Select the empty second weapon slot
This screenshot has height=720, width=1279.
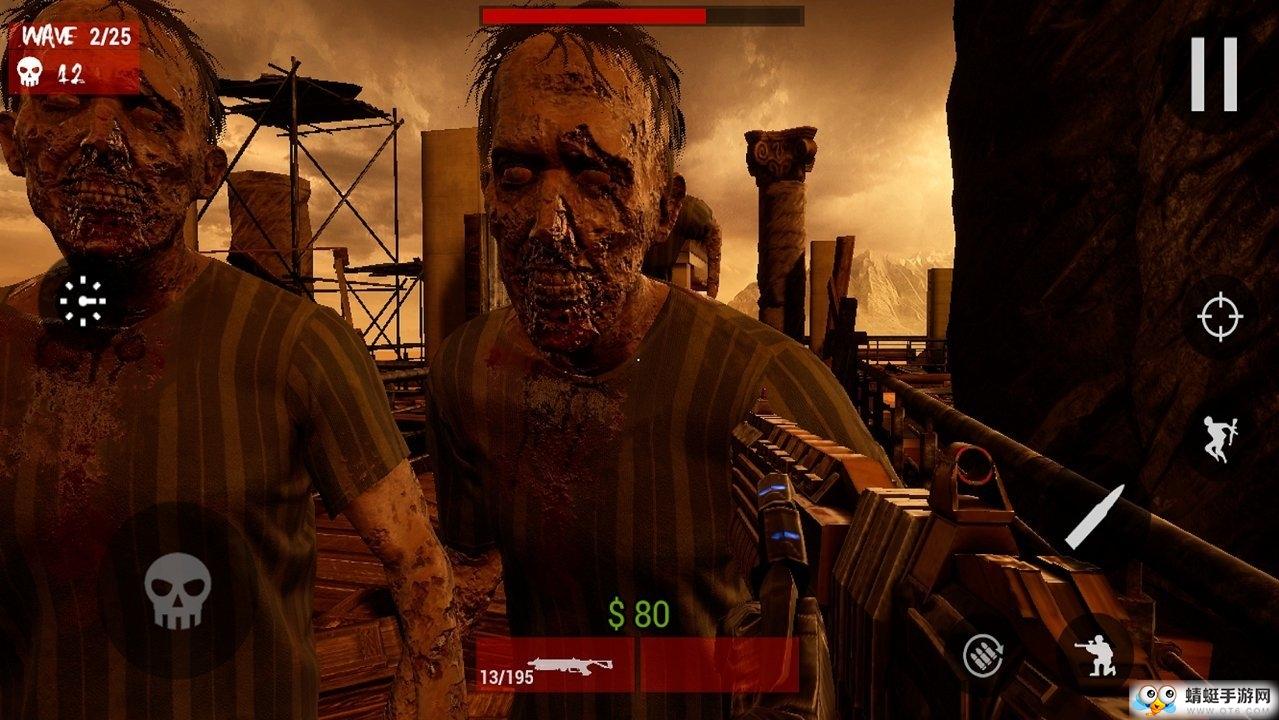point(719,665)
